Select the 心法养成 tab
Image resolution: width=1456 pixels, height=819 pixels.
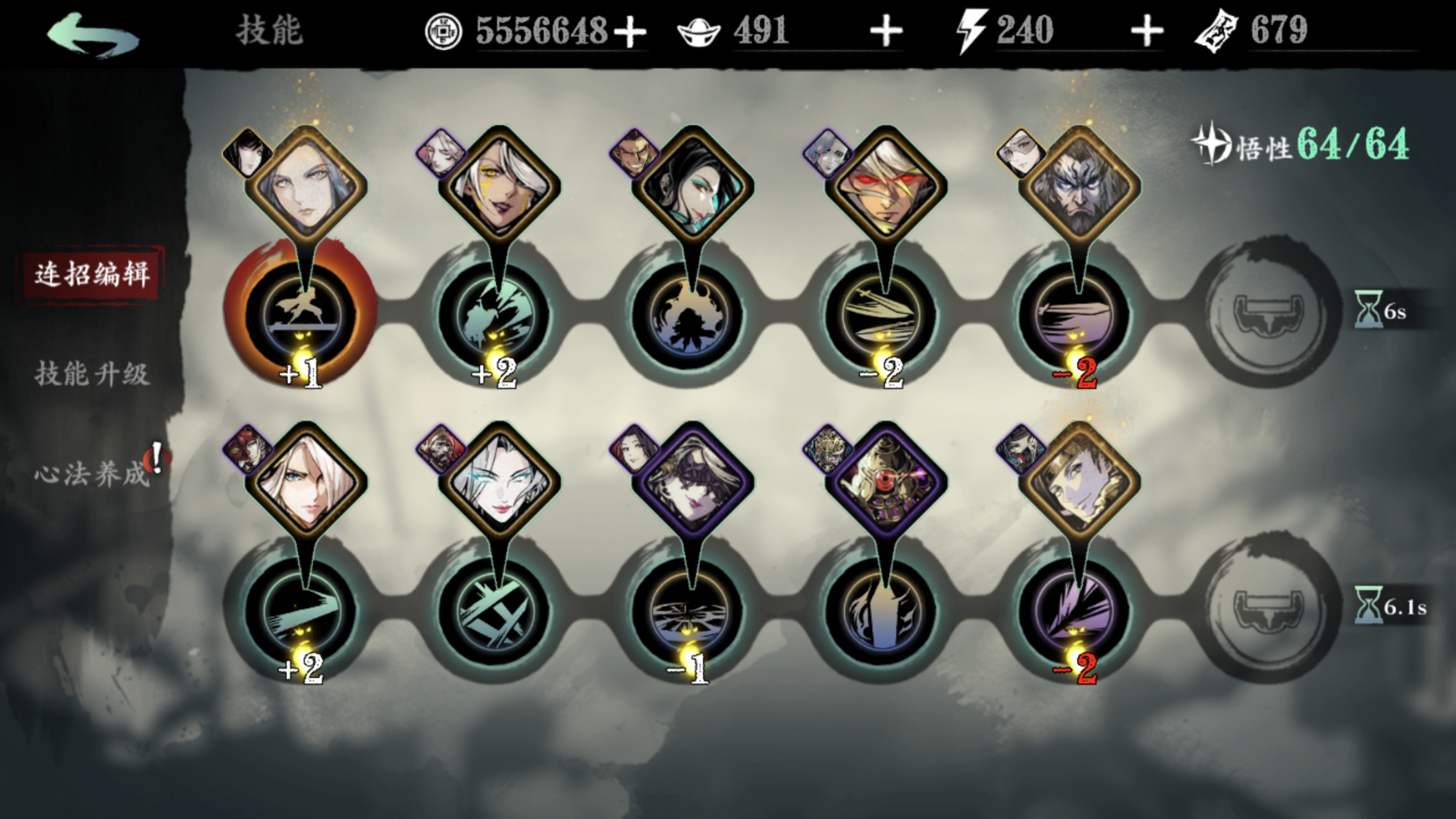pos(92,473)
